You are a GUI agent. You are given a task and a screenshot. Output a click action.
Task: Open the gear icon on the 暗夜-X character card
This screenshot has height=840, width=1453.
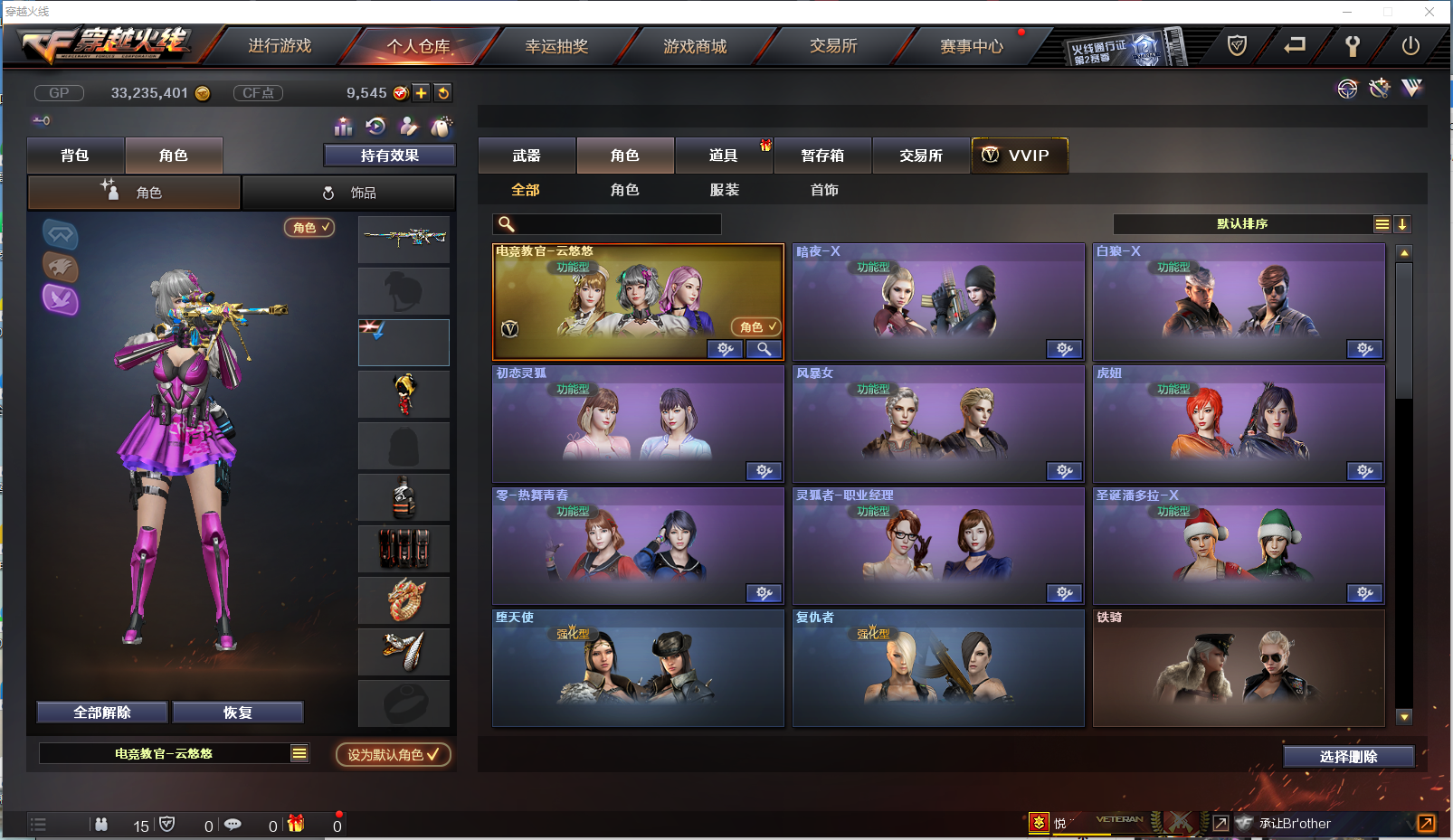(1064, 349)
